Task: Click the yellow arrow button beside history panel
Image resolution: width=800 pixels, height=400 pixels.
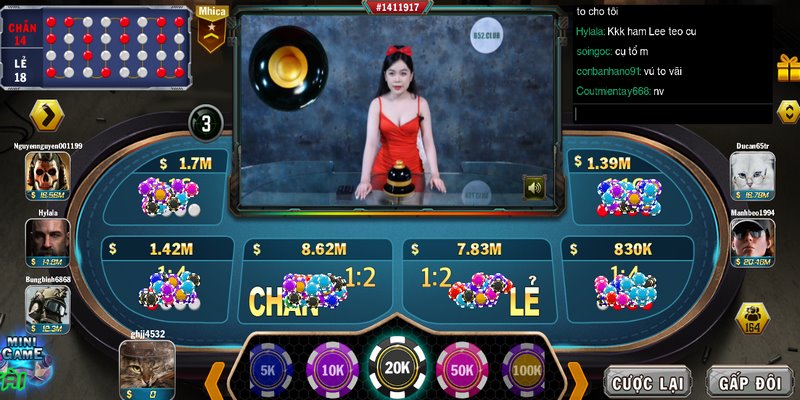Action: [46, 115]
